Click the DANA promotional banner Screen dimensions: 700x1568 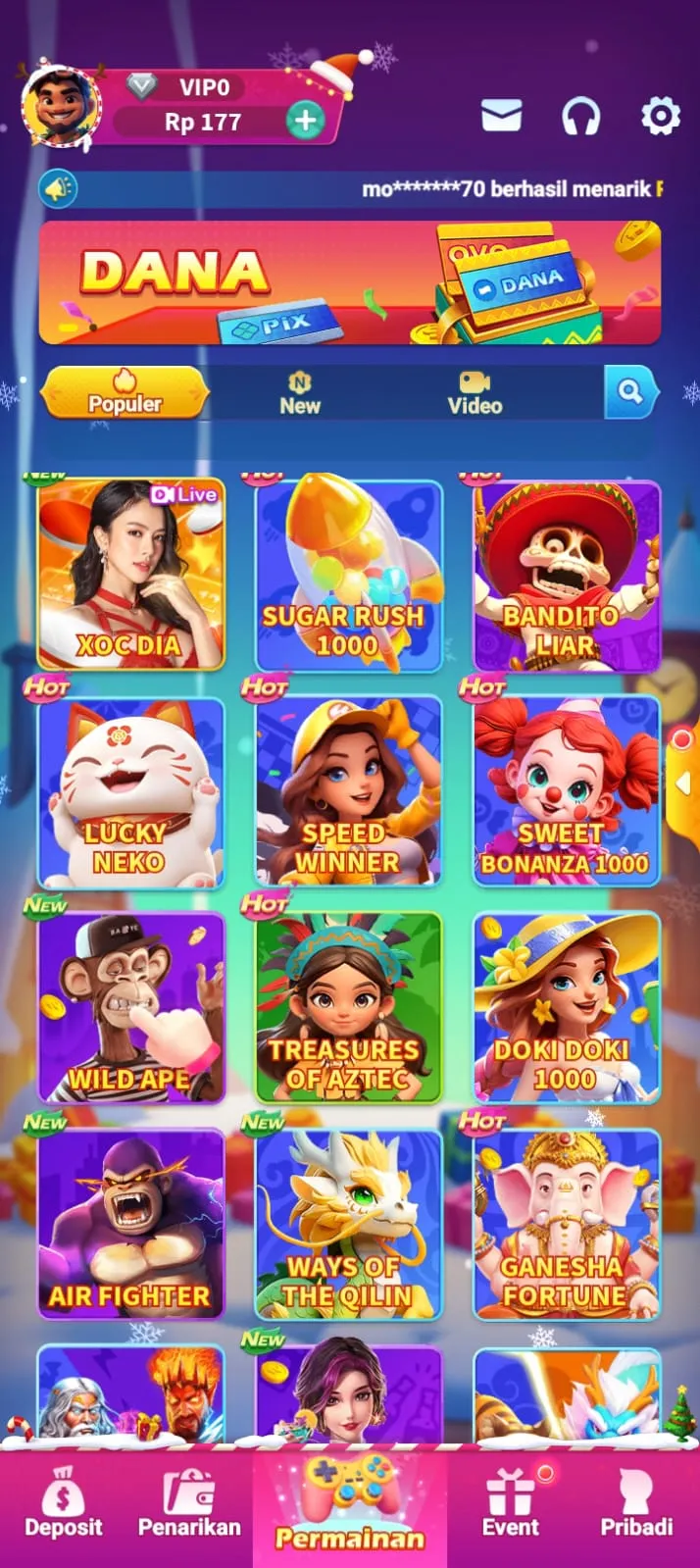349,282
